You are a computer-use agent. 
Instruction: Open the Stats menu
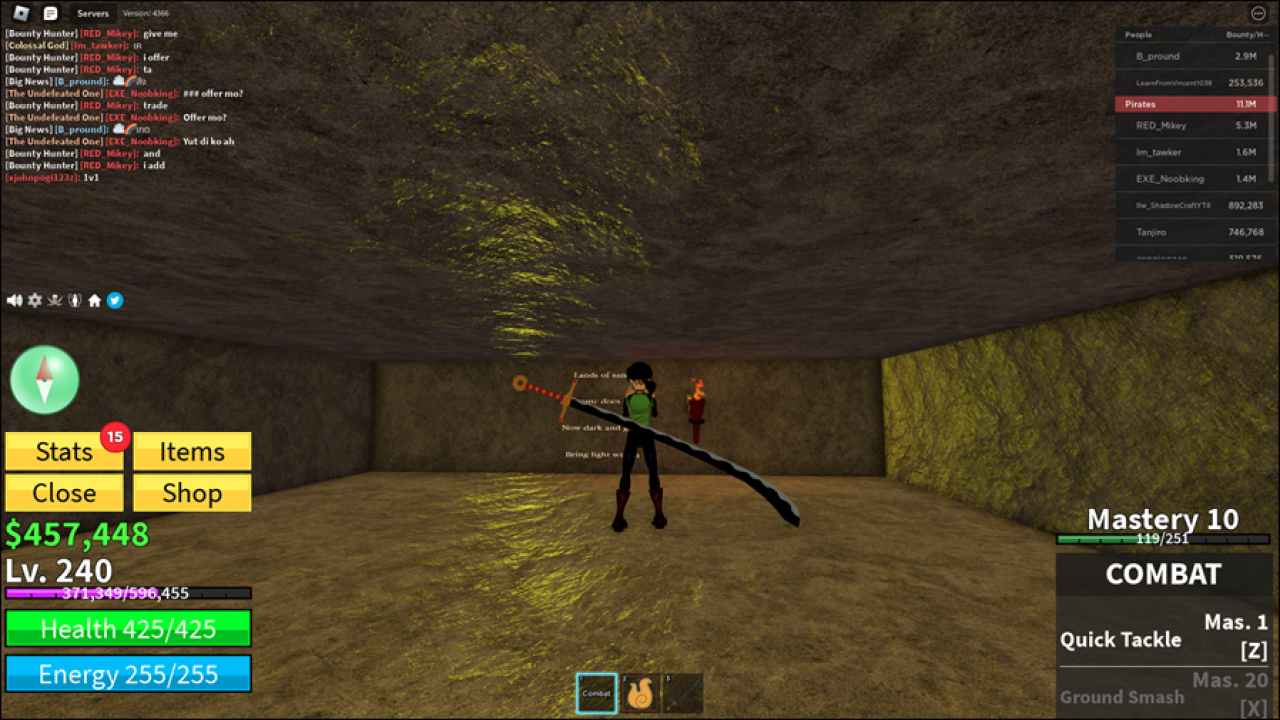coord(63,451)
